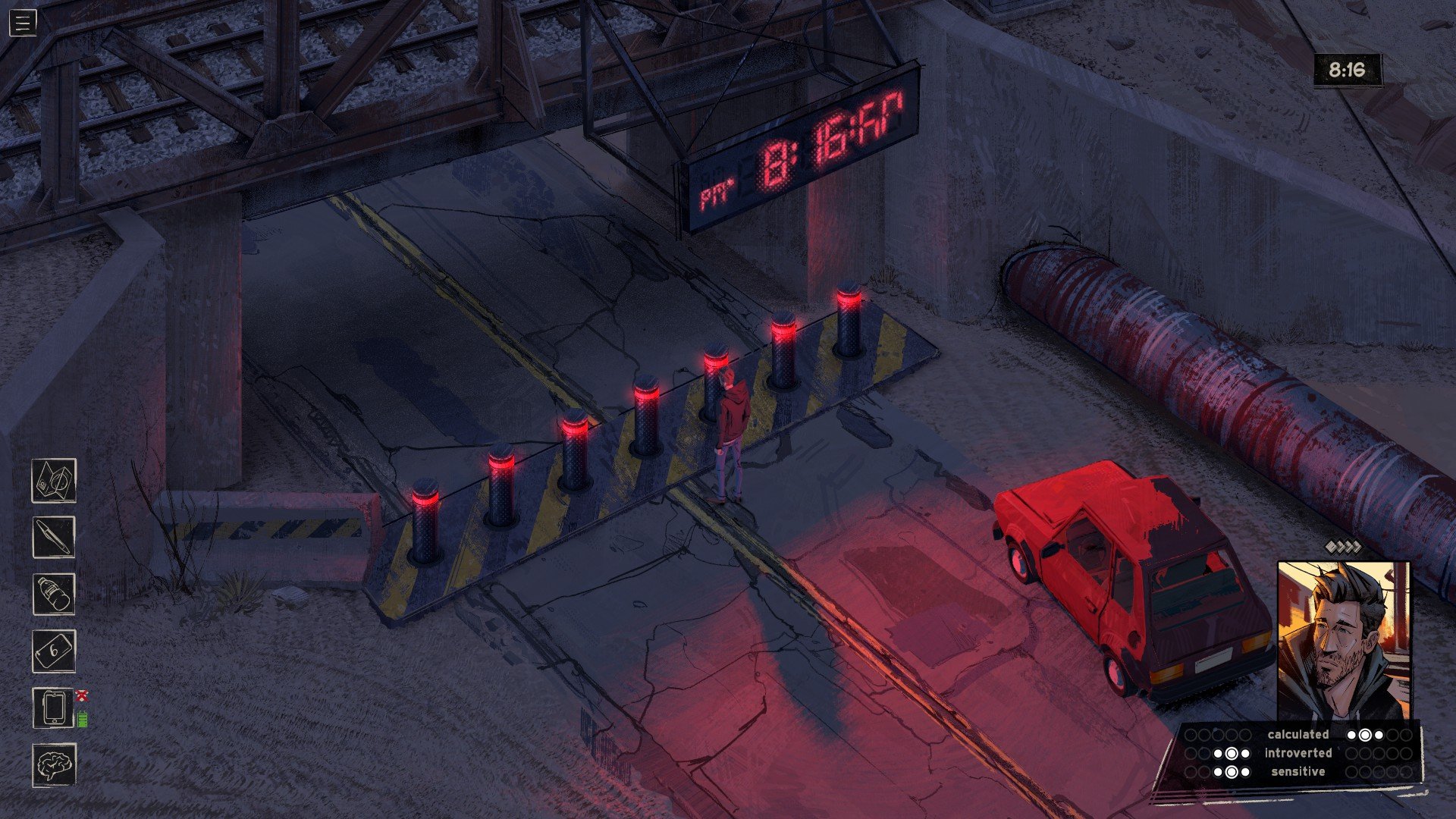This screenshot has width=1456, height=819.
Task: Open the hamburger menu button
Action: tap(23, 24)
